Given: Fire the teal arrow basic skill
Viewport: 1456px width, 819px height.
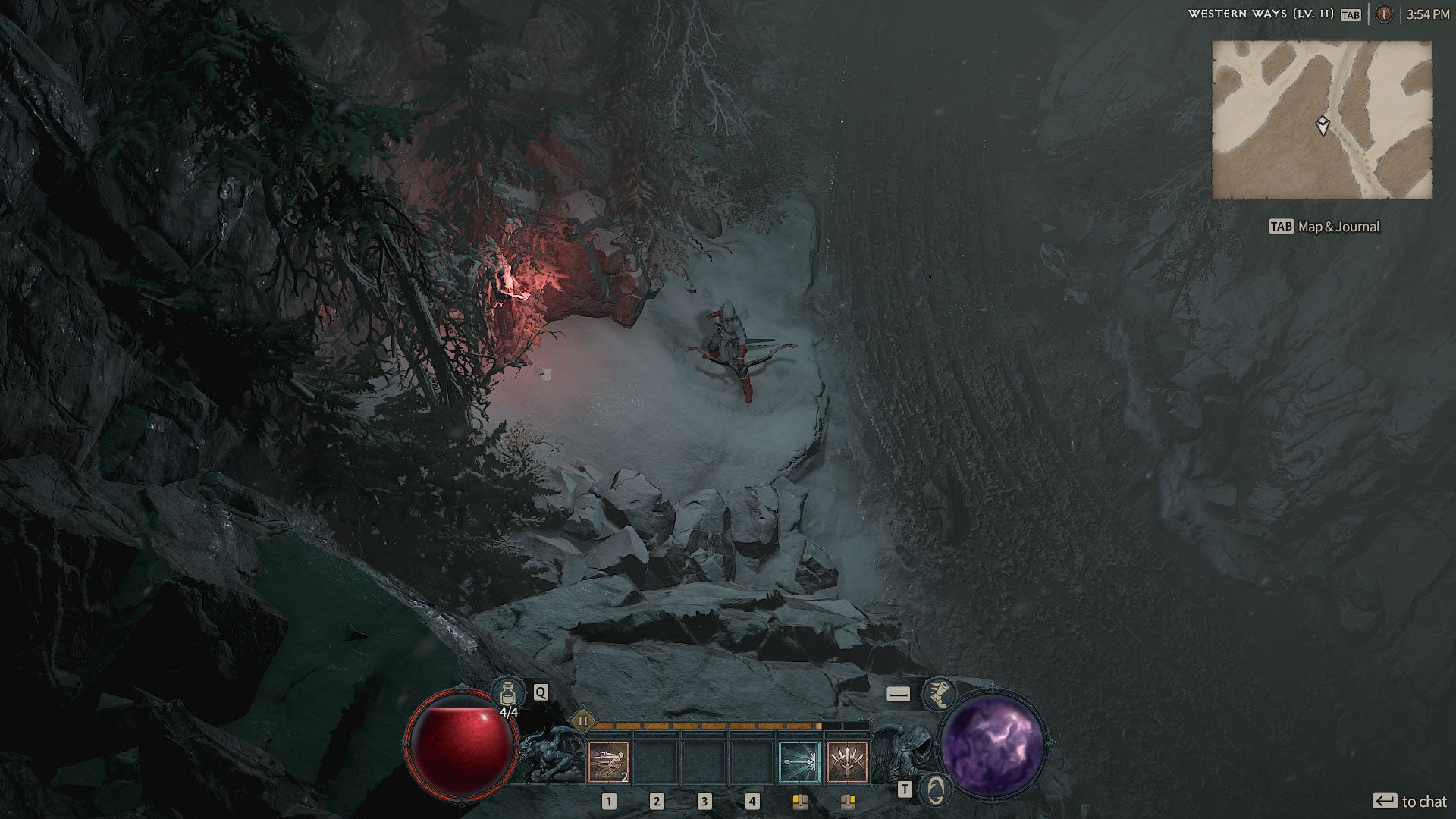Looking at the screenshot, I should point(799,761).
